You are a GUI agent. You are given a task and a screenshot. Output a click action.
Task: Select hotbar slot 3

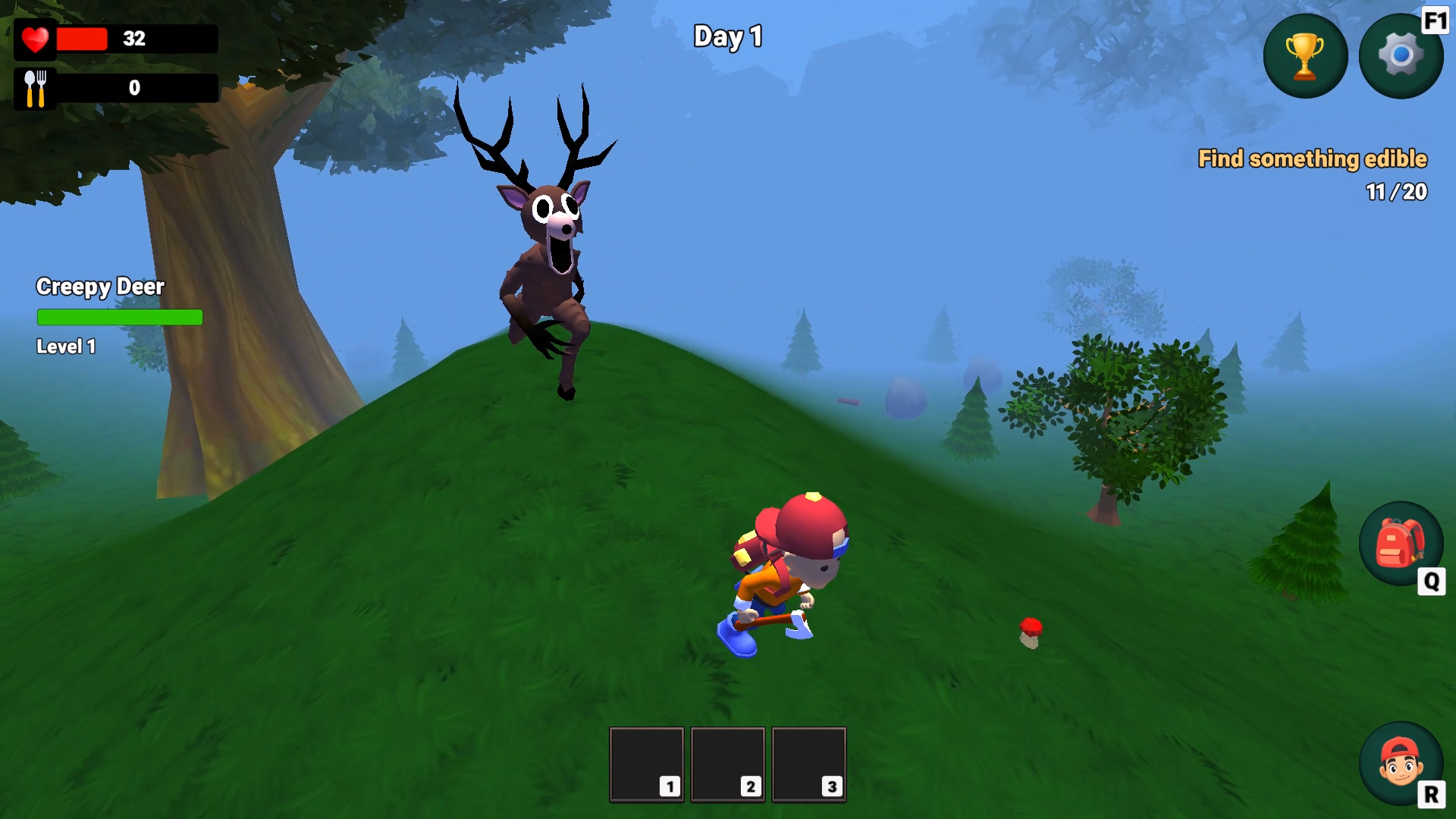click(808, 764)
